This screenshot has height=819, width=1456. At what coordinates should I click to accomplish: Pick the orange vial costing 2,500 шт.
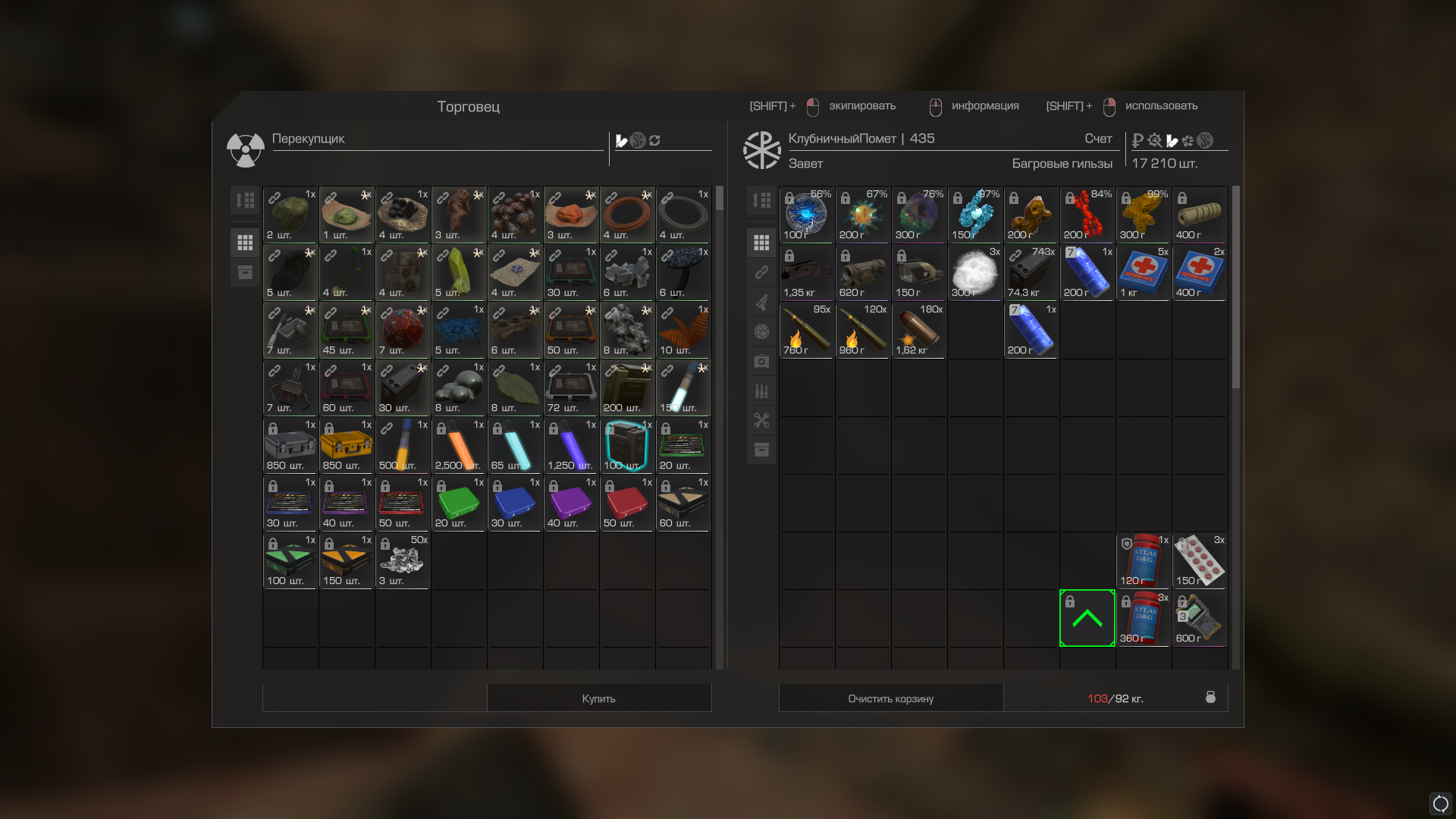tap(459, 445)
